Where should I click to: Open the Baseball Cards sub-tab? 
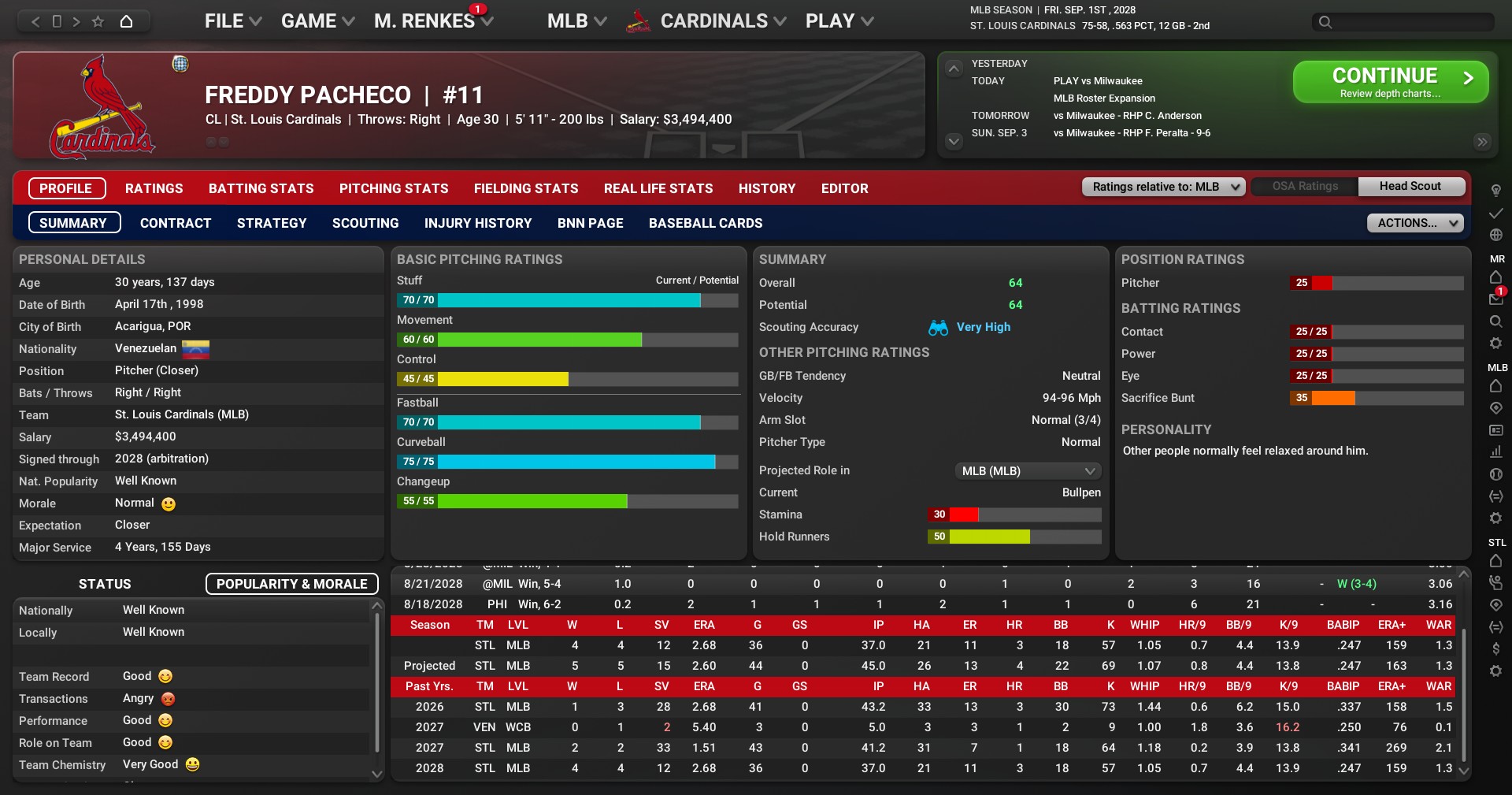tap(705, 223)
